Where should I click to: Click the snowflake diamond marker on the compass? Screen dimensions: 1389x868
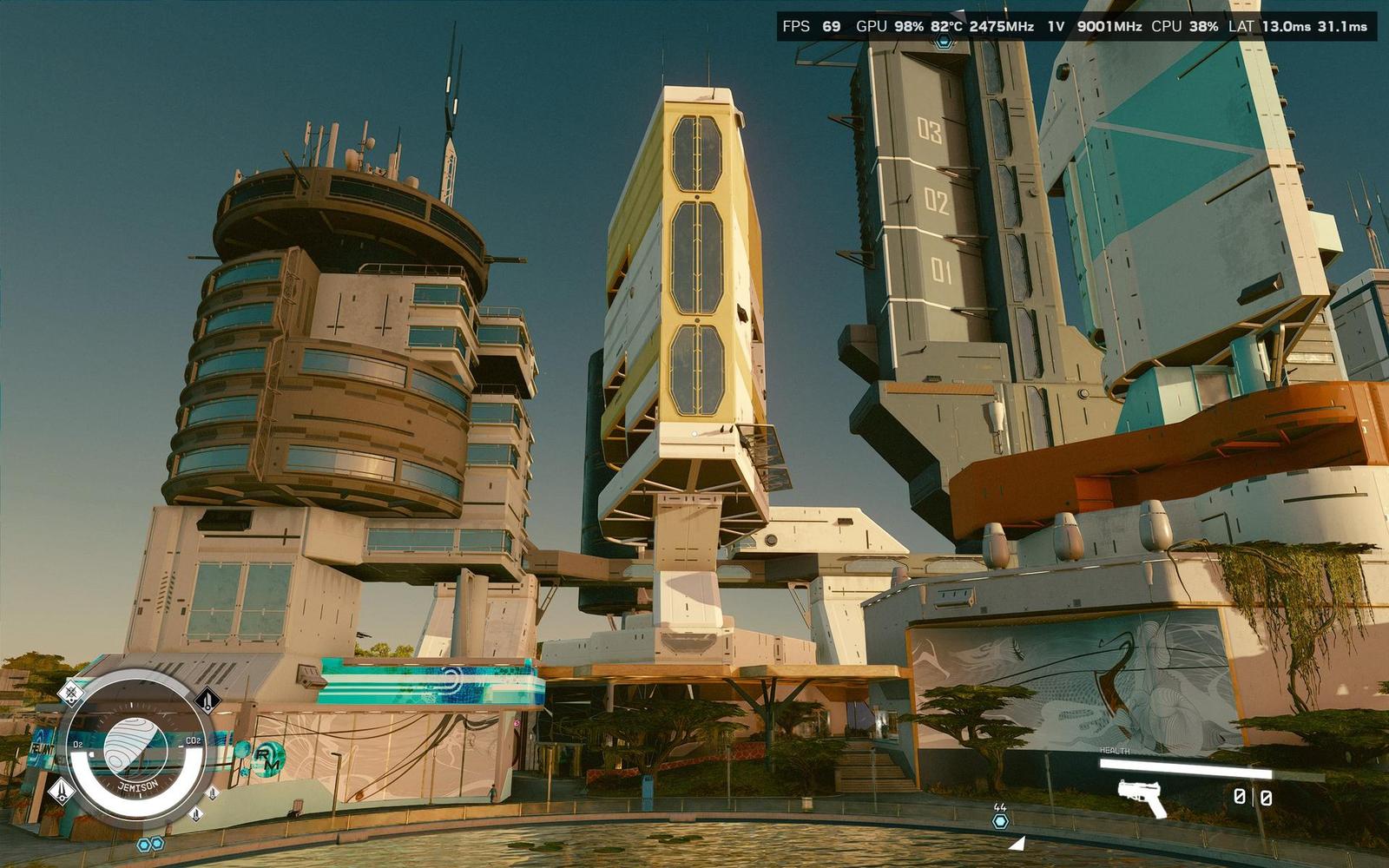(x=71, y=693)
